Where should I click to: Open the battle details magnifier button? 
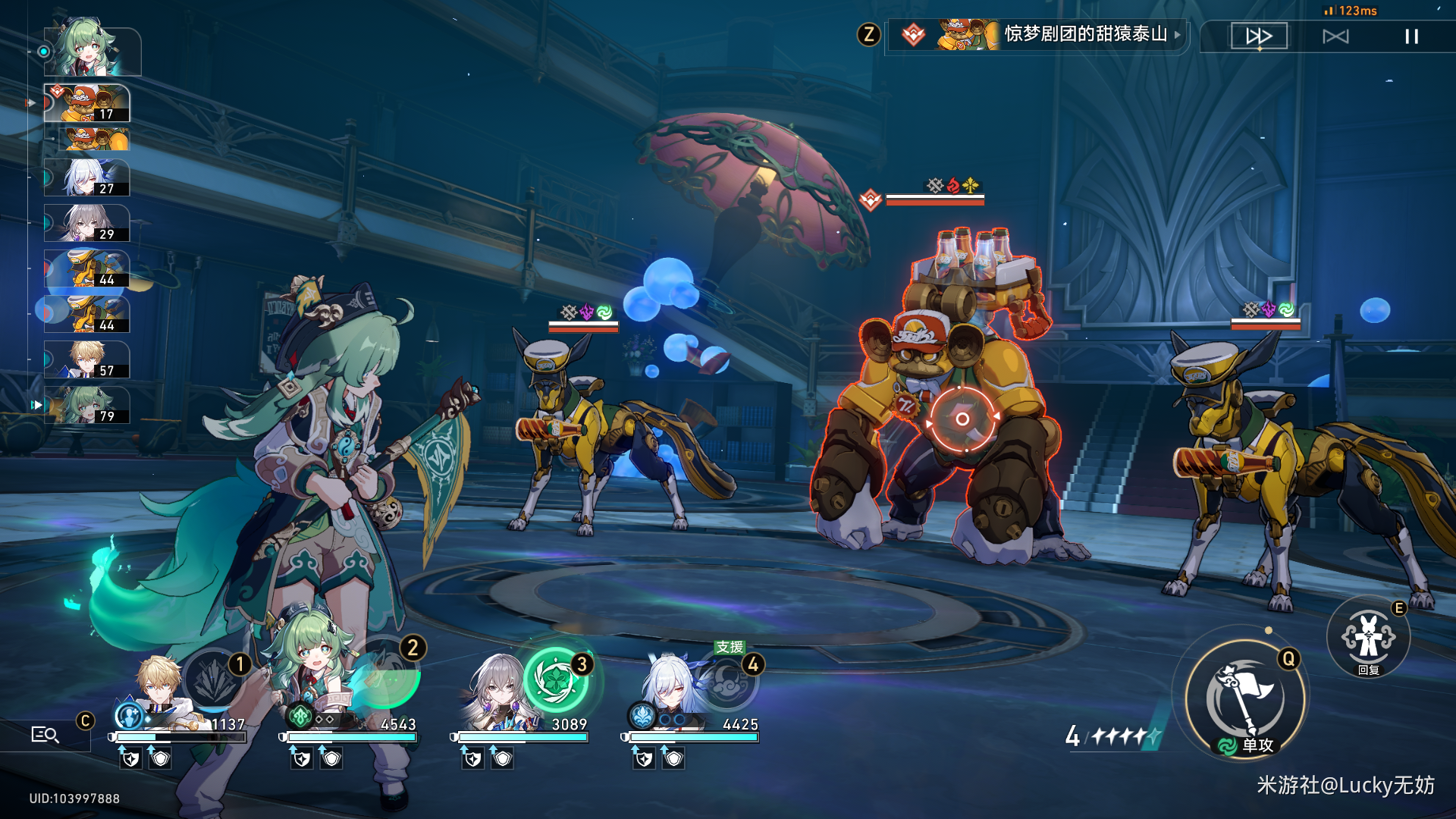pos(45,734)
